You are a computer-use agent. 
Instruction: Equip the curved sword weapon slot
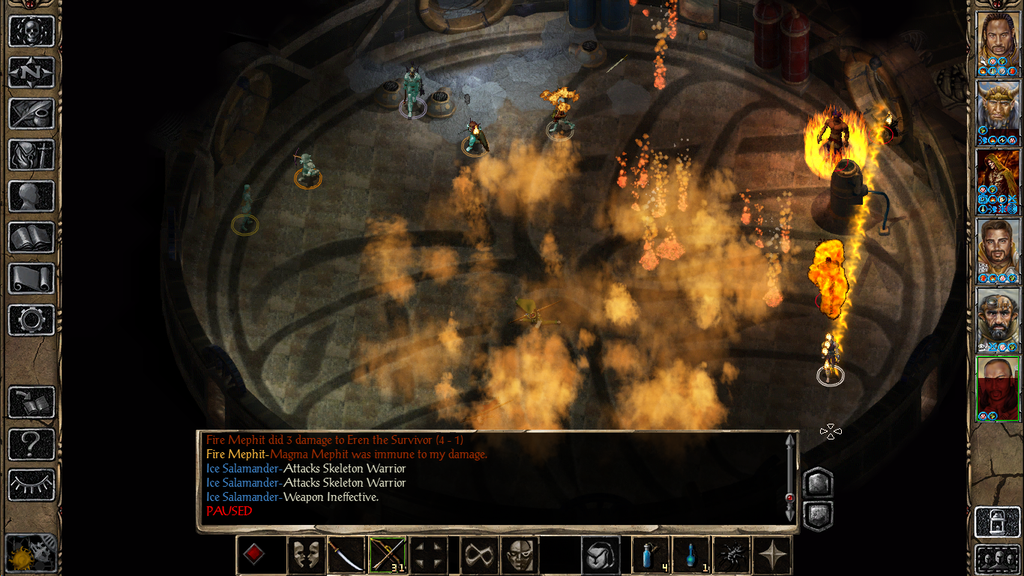tap(346, 555)
